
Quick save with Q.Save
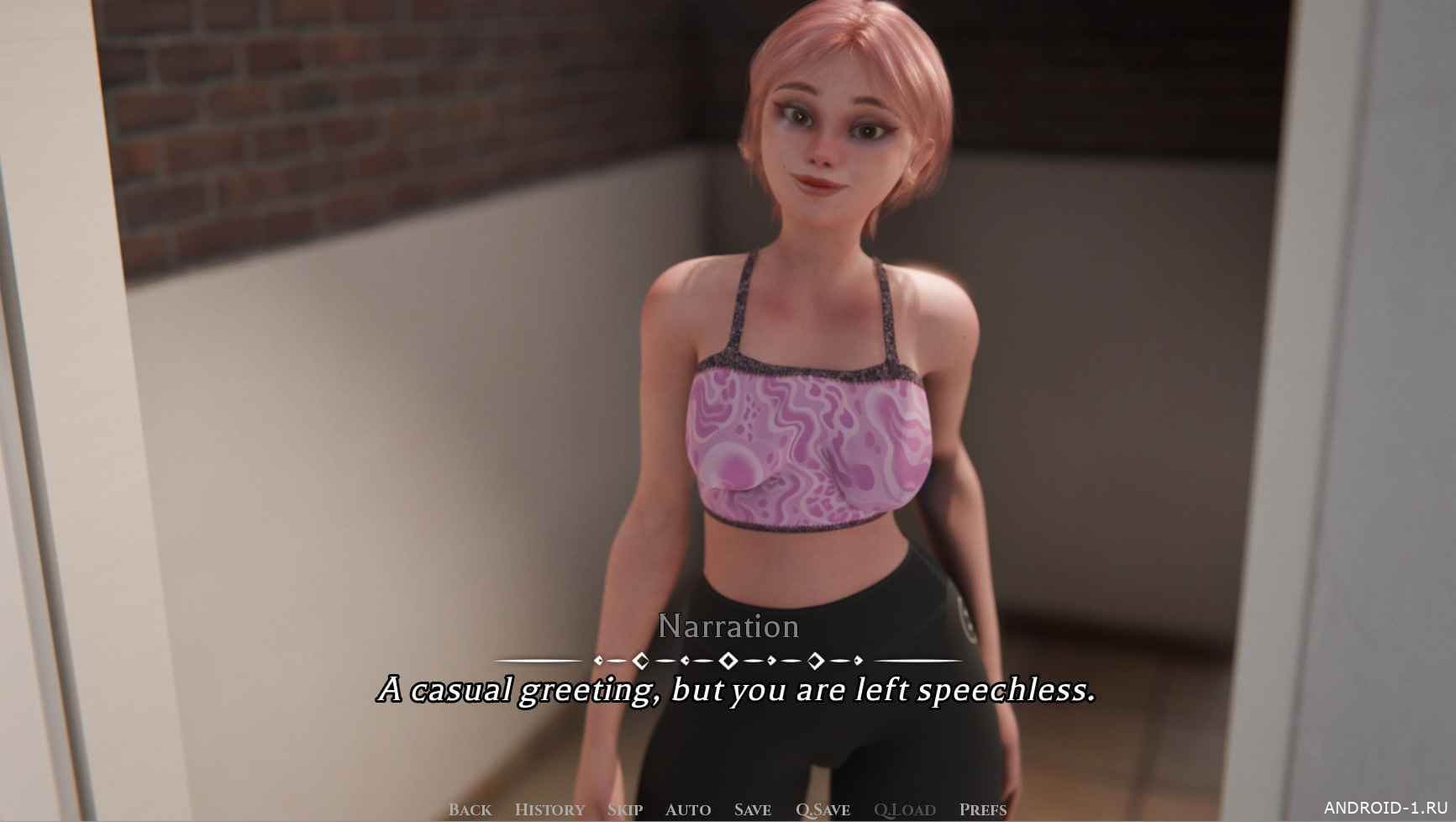click(823, 809)
